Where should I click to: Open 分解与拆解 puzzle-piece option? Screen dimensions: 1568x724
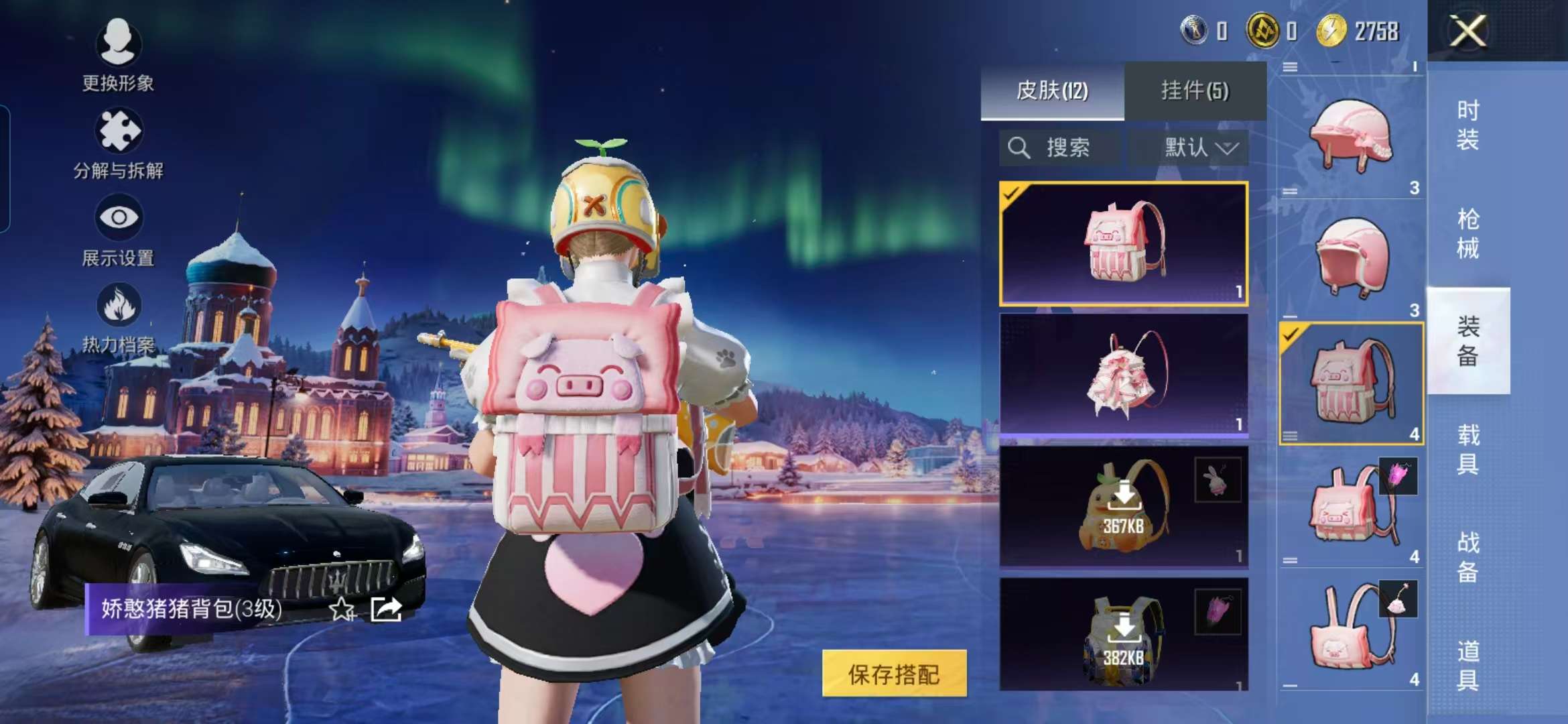click(118, 142)
